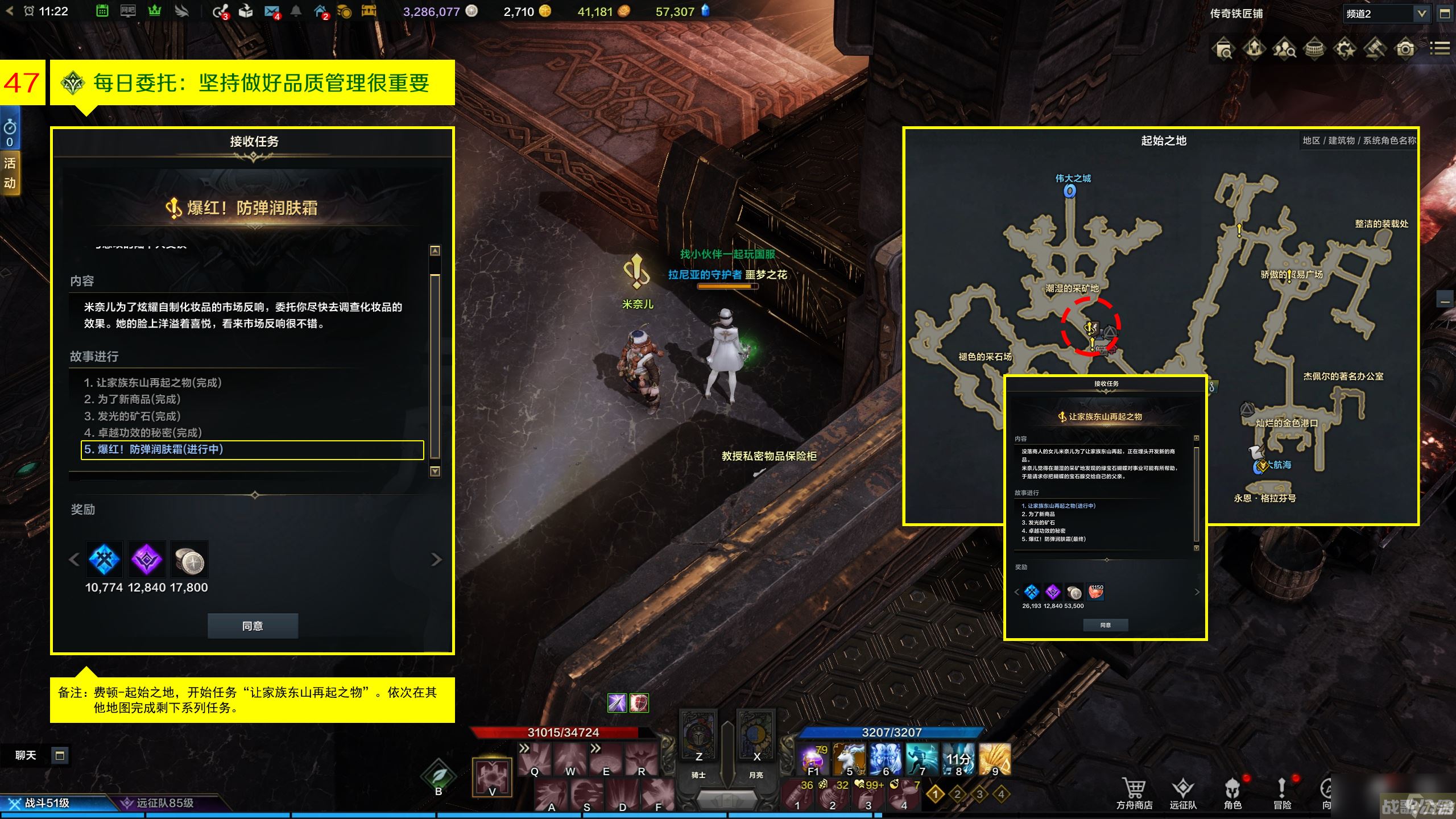Screen dimensions: 1456x819
Task: Click the screenshot camera icon
Action: pyautogui.click(x=1405, y=49)
